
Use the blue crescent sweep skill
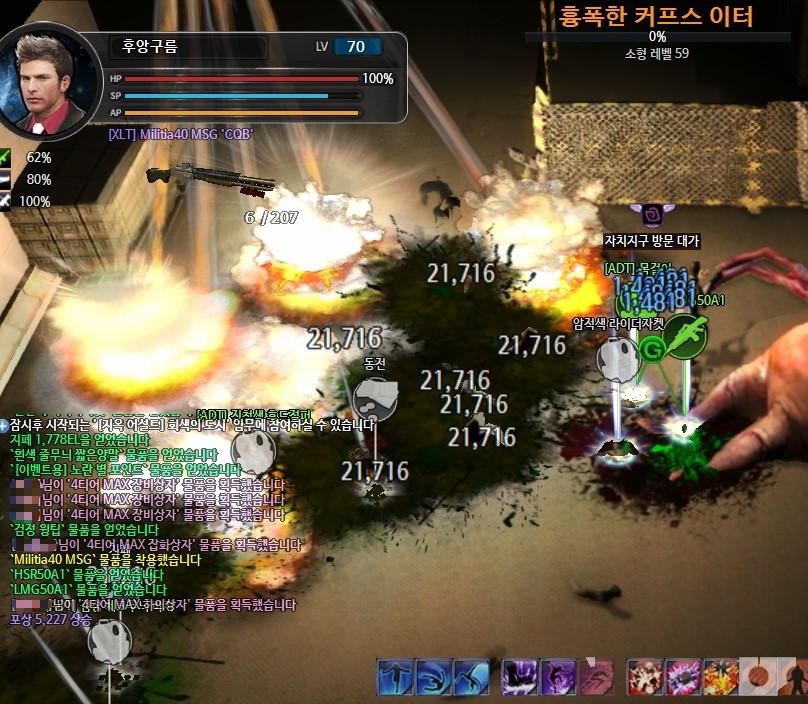pyautogui.click(x=434, y=677)
